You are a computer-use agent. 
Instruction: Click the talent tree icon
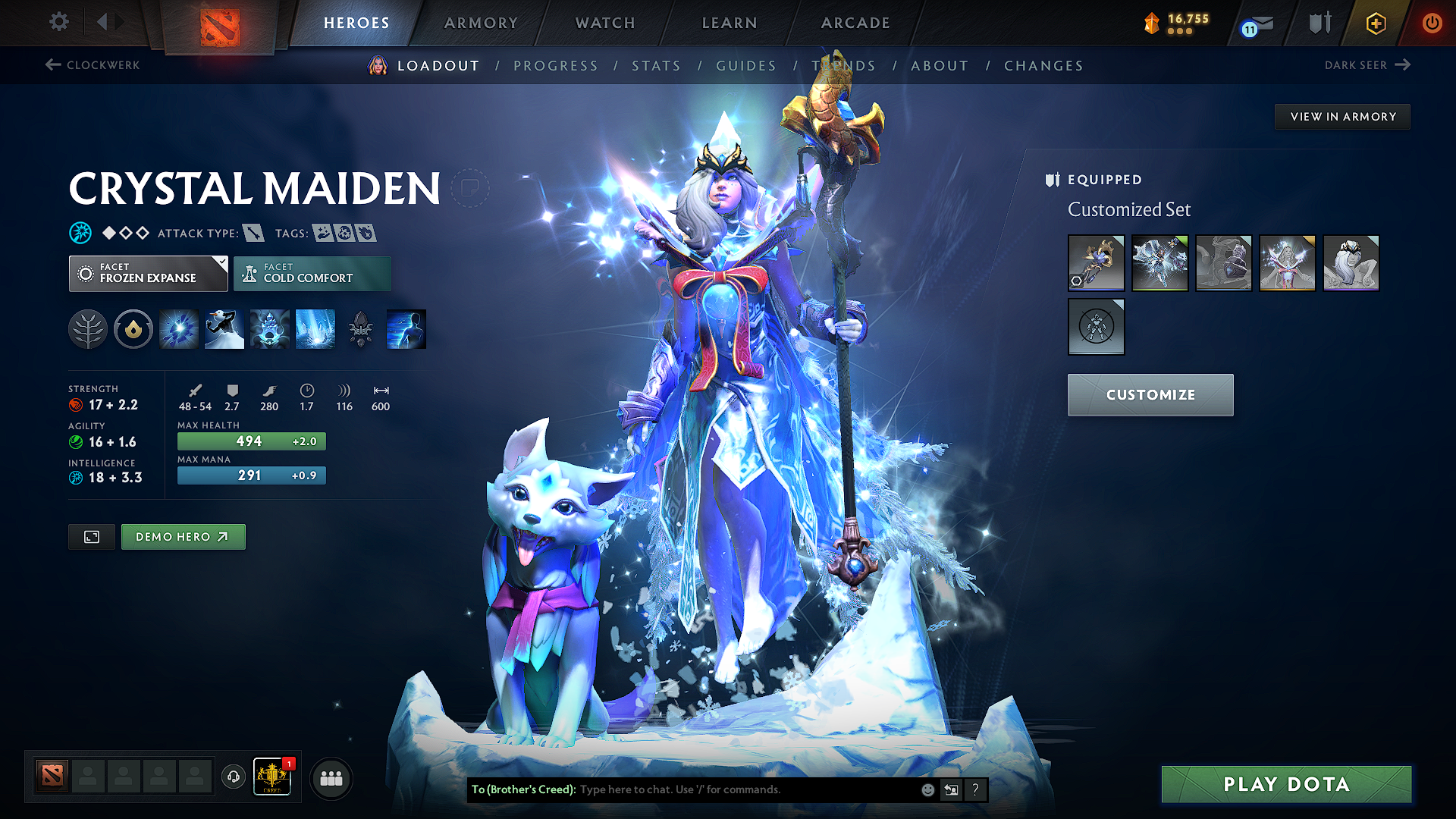click(x=88, y=328)
